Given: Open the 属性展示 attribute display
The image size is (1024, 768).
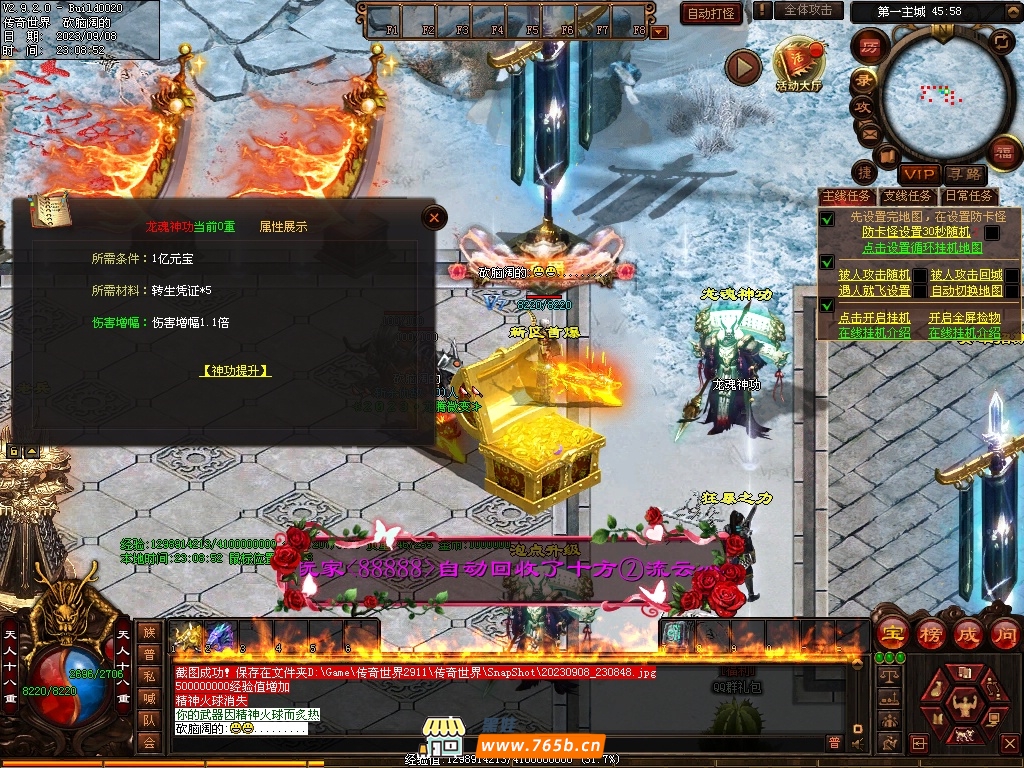Looking at the screenshot, I should tap(283, 227).
